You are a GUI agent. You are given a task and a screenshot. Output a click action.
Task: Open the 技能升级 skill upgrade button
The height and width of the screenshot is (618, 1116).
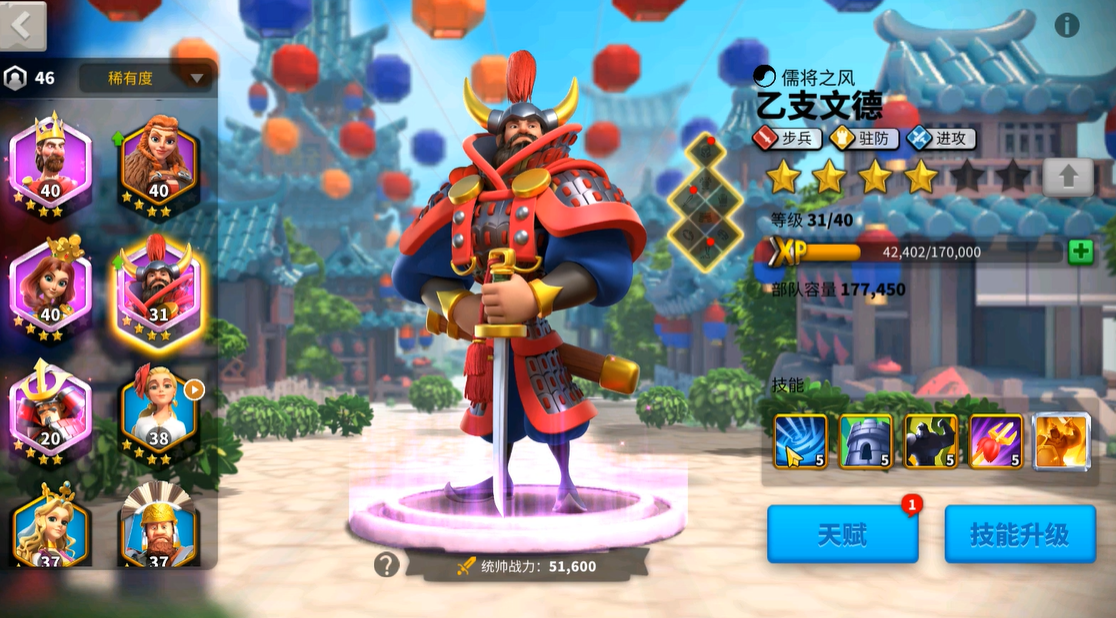1019,534
